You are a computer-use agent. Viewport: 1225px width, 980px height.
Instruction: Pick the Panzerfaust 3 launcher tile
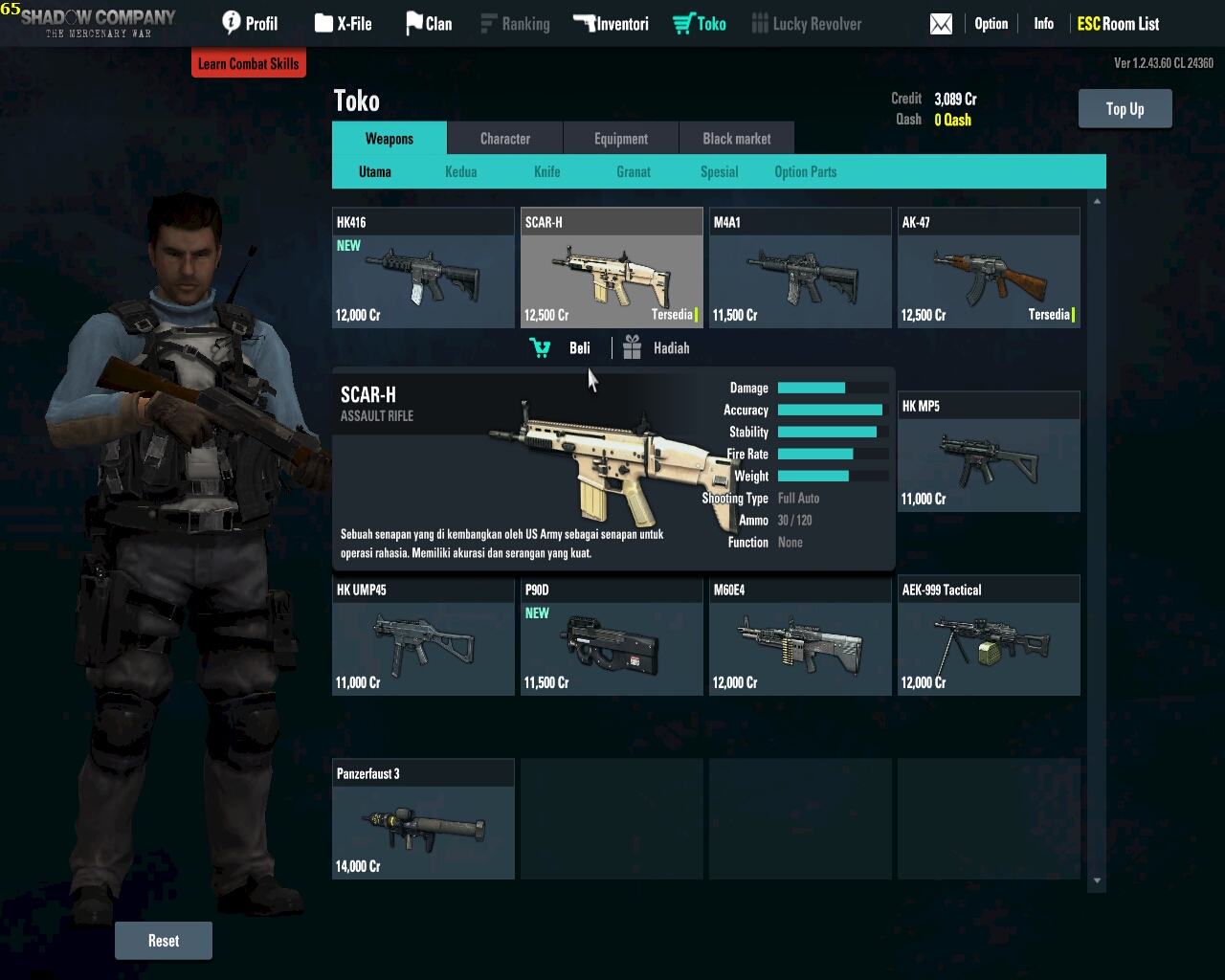click(423, 820)
